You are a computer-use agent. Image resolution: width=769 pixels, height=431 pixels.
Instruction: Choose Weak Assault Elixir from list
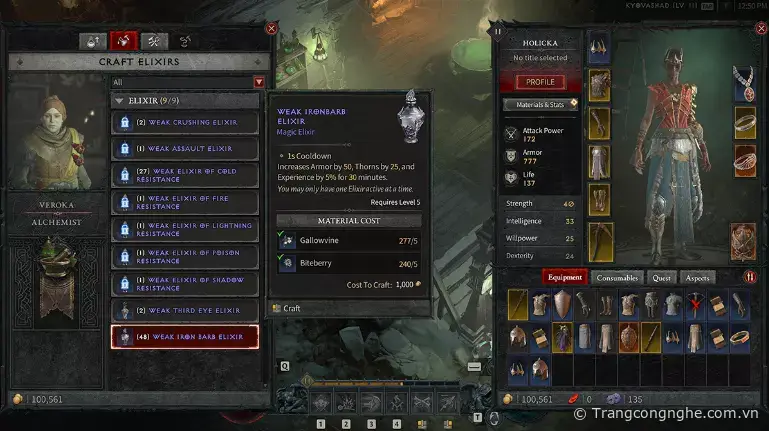(x=184, y=149)
